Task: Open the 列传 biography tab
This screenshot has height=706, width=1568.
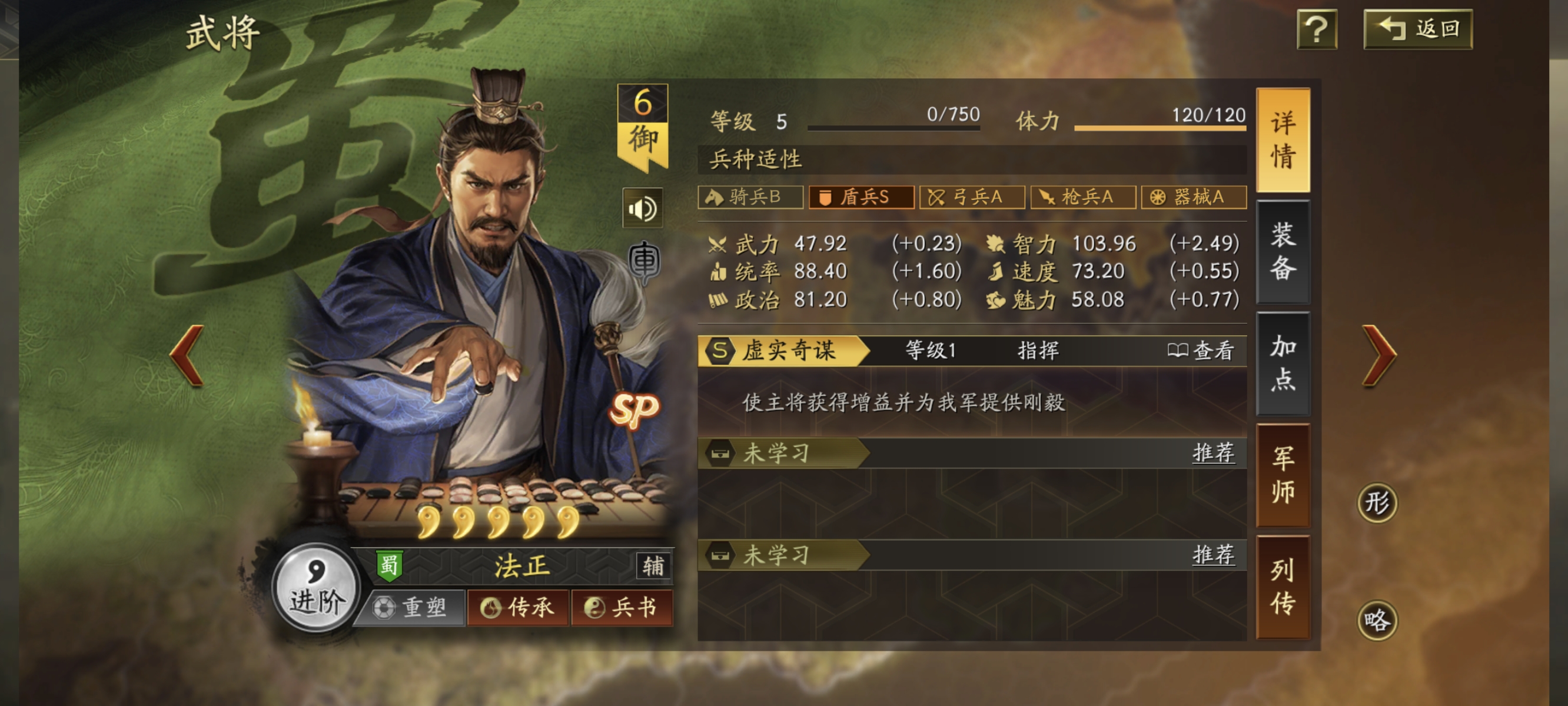Action: coord(1283,587)
